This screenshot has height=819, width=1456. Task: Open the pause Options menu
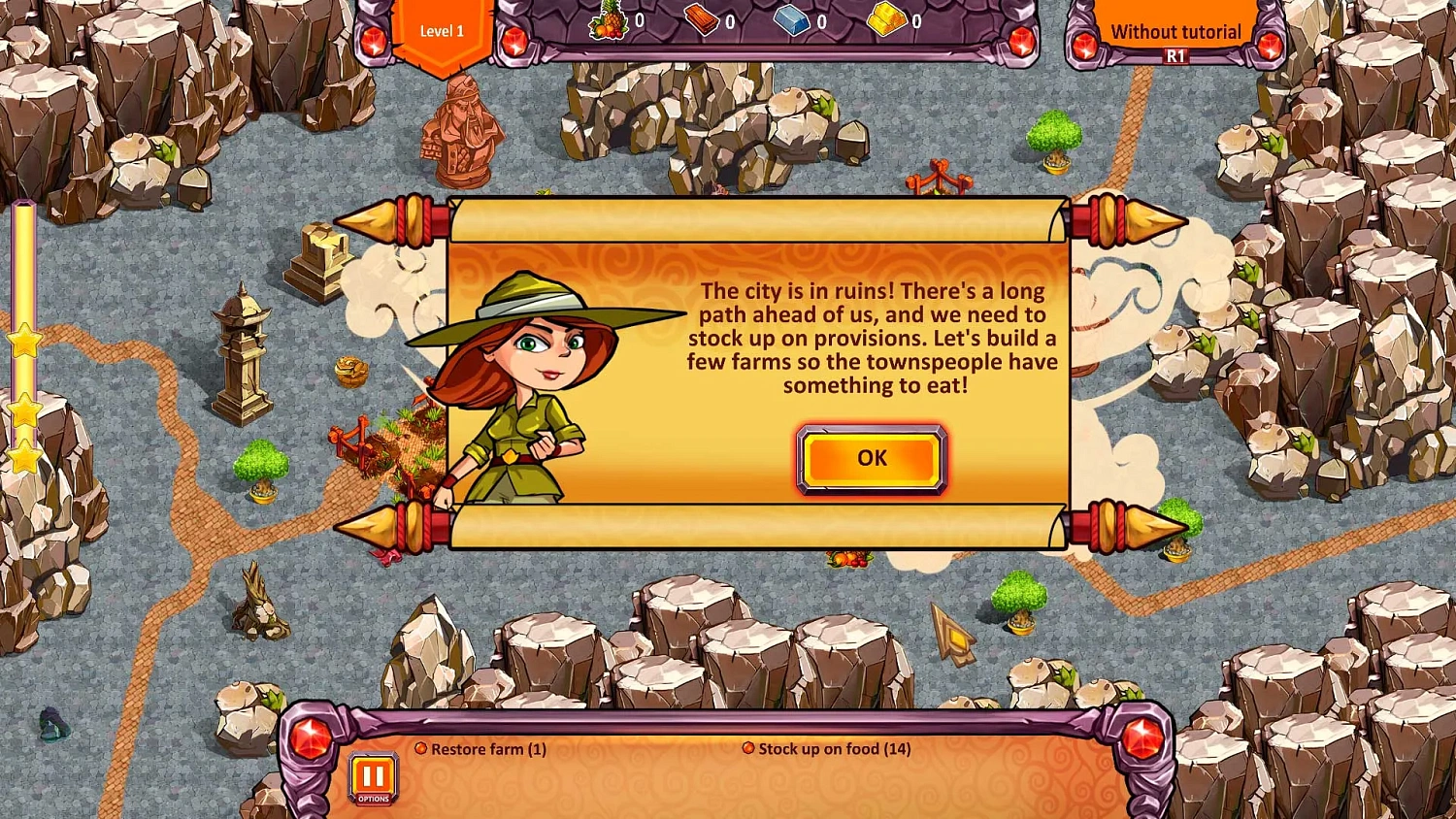pyautogui.click(x=373, y=776)
